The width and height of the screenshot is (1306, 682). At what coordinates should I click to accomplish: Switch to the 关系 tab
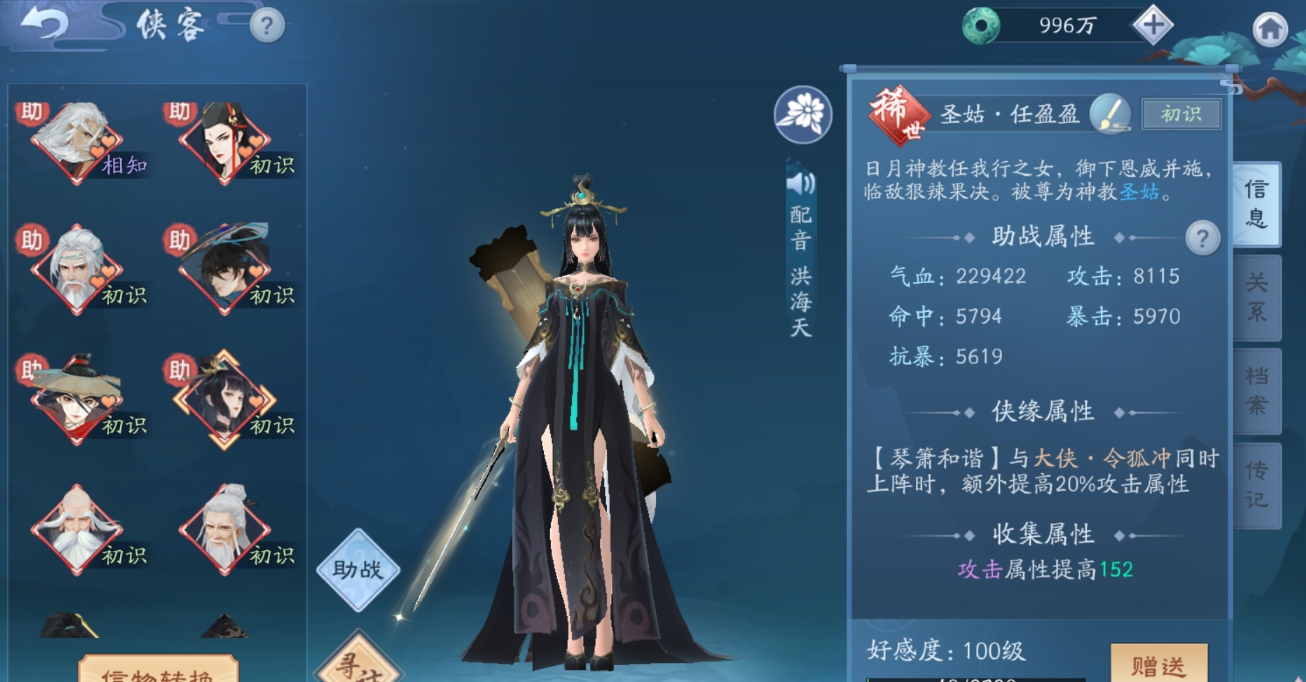point(1257,297)
